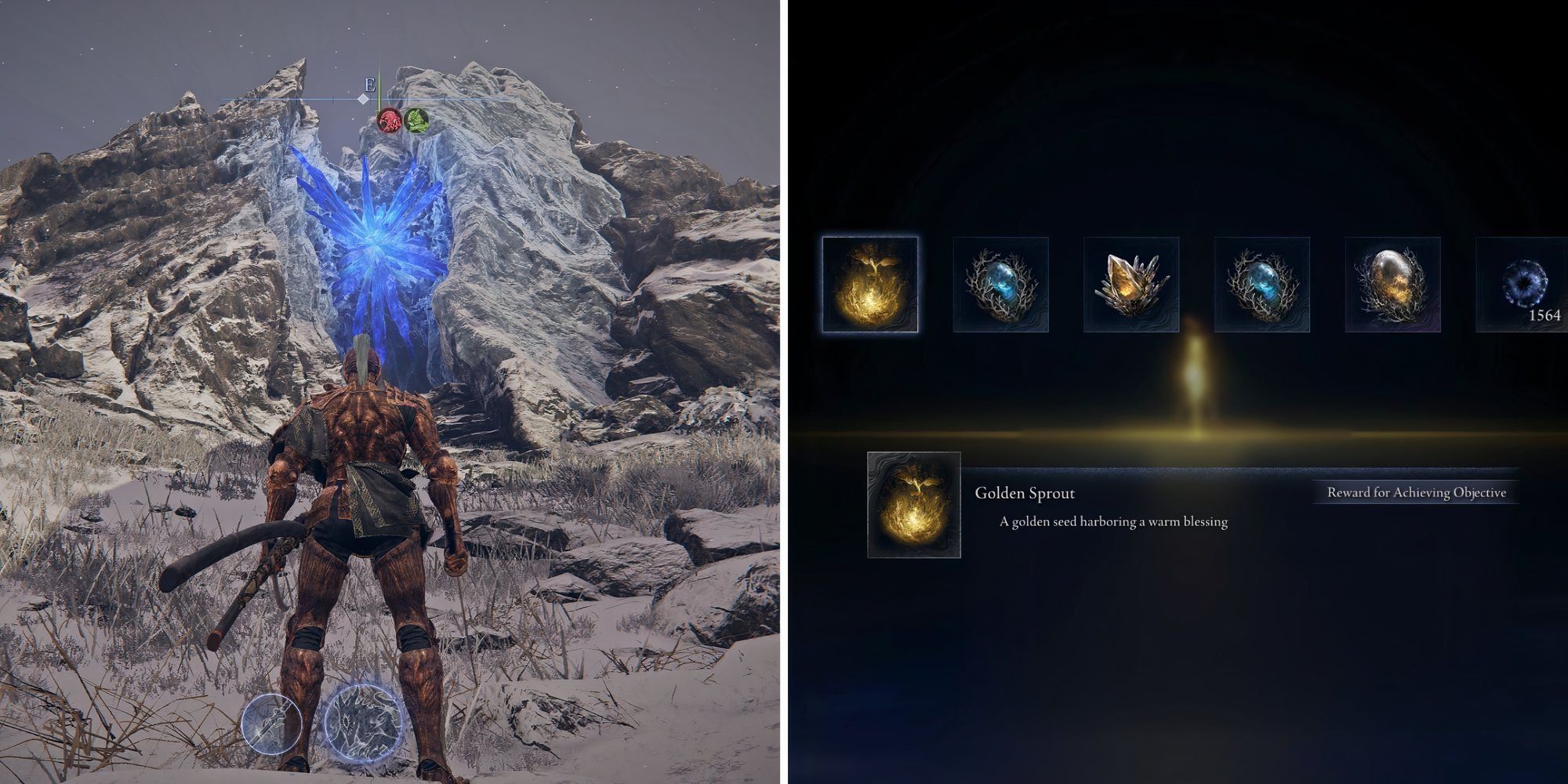Screen dimensions: 1568x784
Task: Click the green dragon marker on the compass
Action: 416,122
